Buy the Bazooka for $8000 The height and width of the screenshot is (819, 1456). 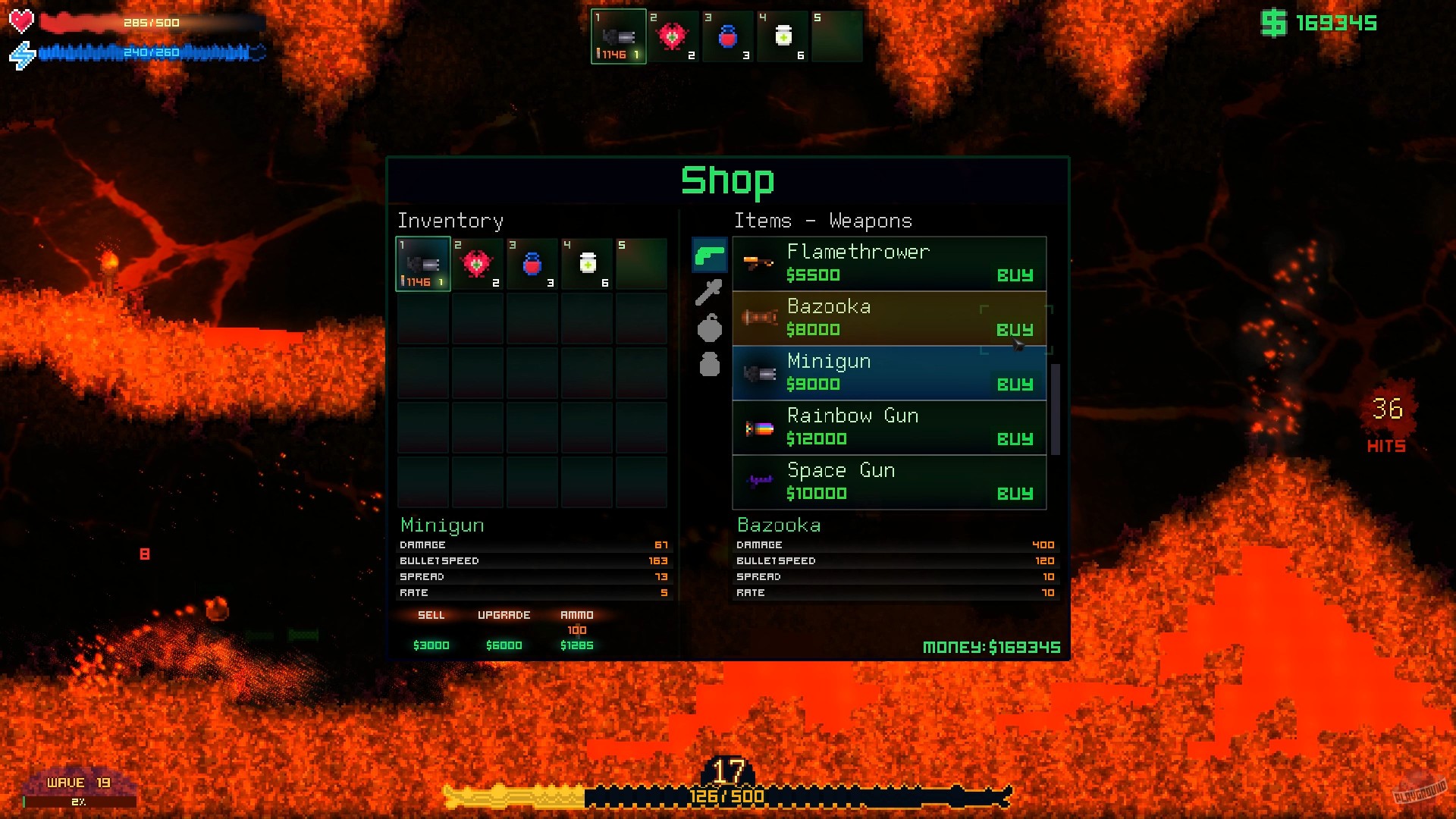(x=1015, y=330)
